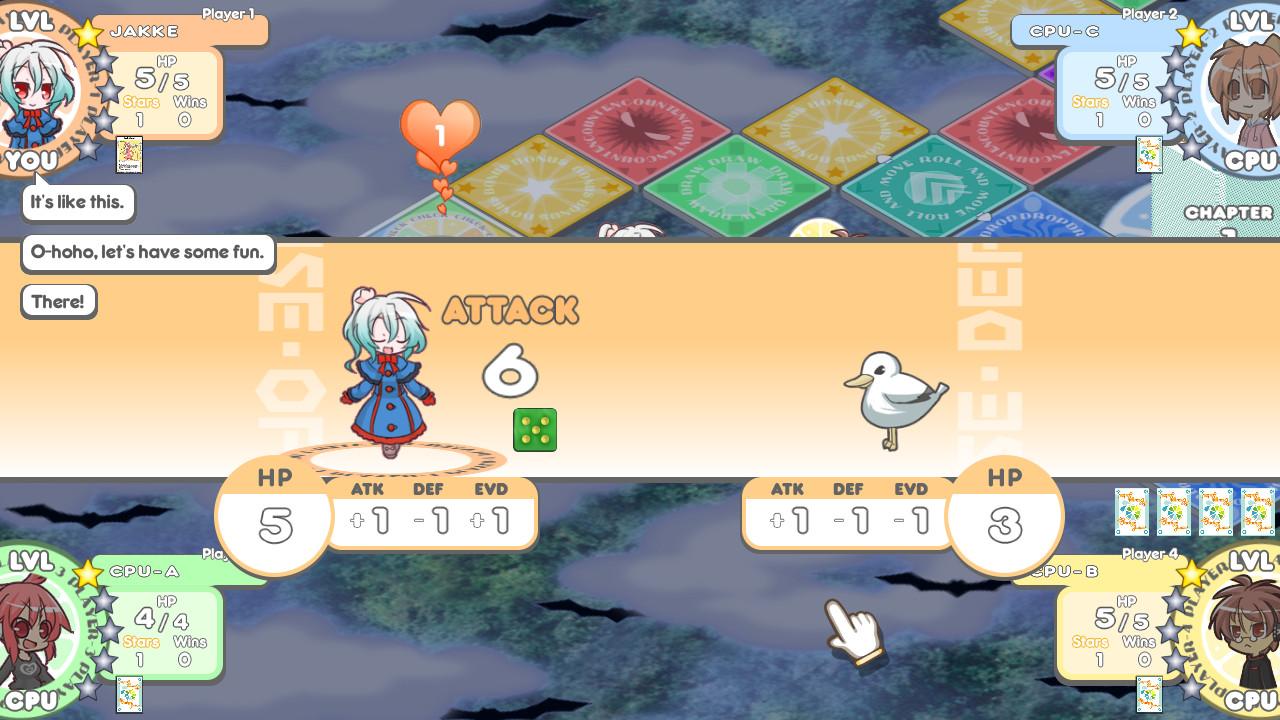The width and height of the screenshot is (1280, 720).
Task: Click the green dice showing five pips
Action: click(534, 428)
